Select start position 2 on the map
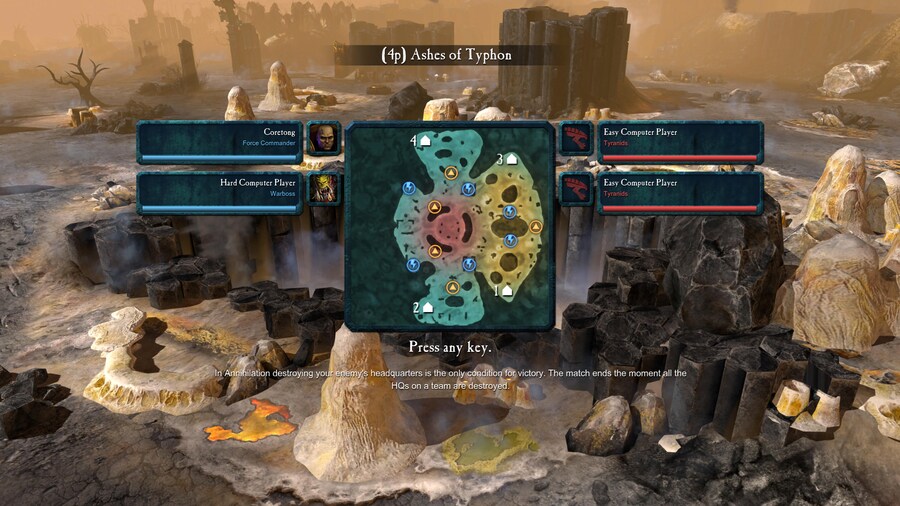 tap(427, 306)
